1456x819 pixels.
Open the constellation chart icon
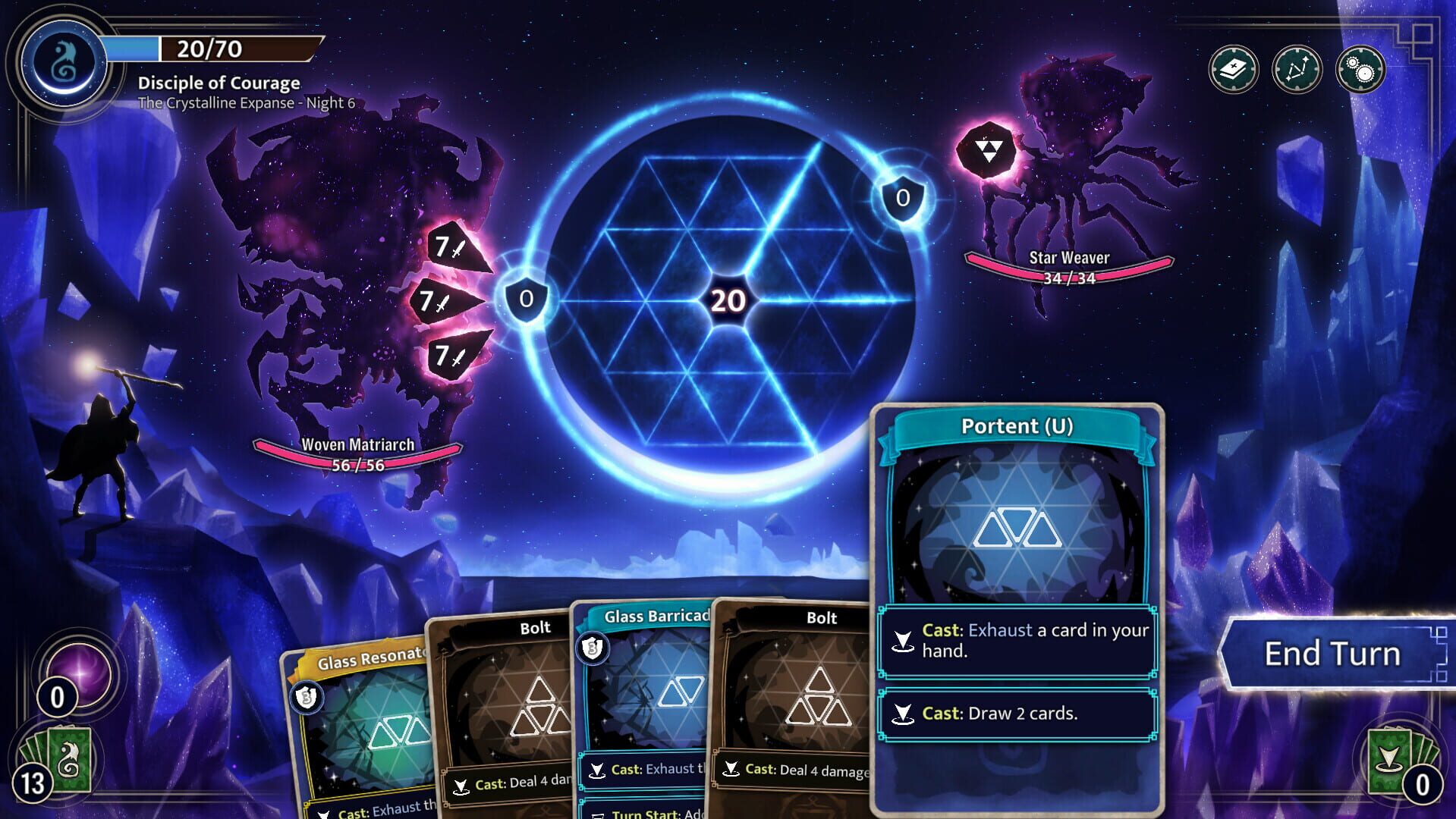click(x=1297, y=69)
